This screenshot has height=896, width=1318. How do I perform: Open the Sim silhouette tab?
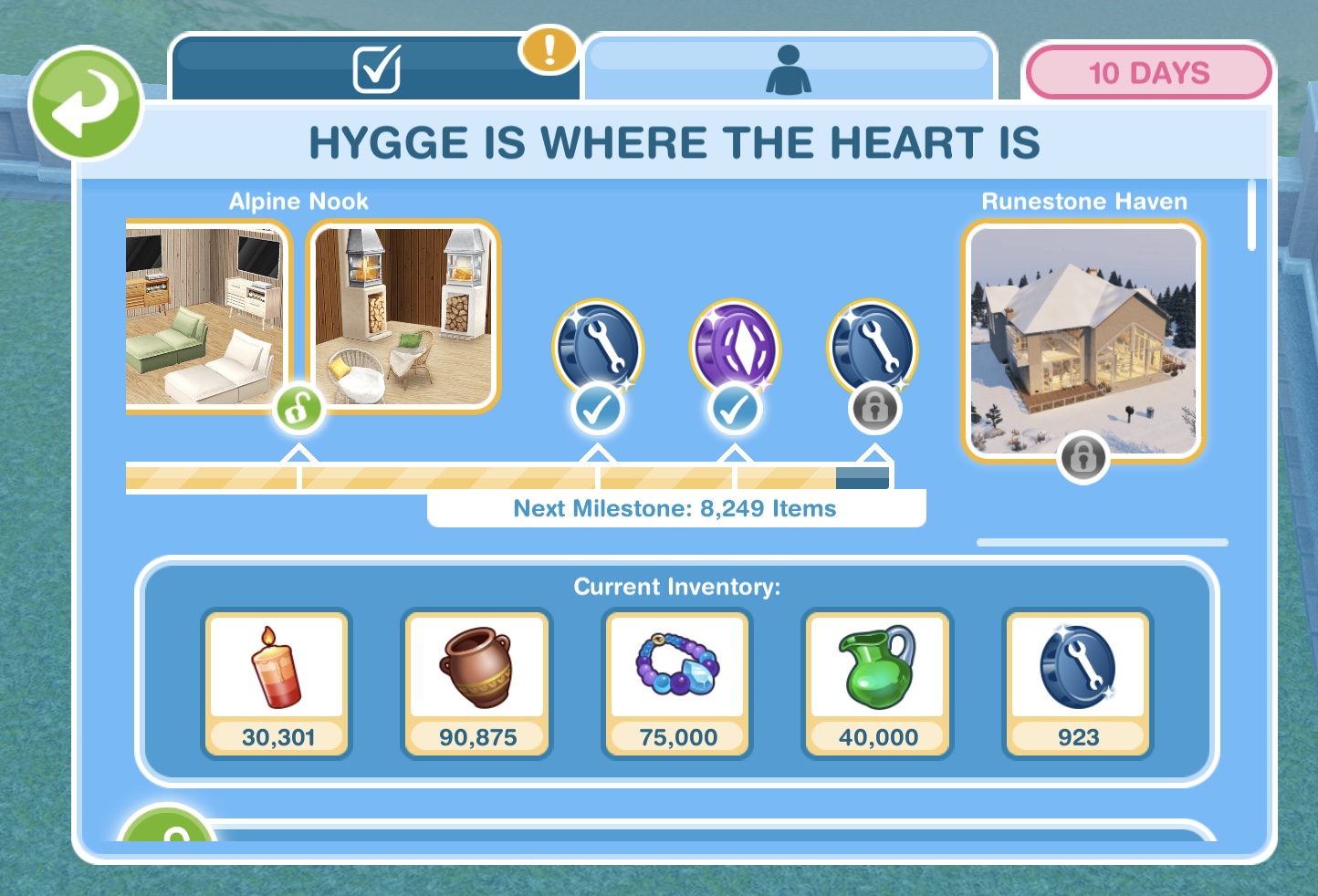point(789,68)
